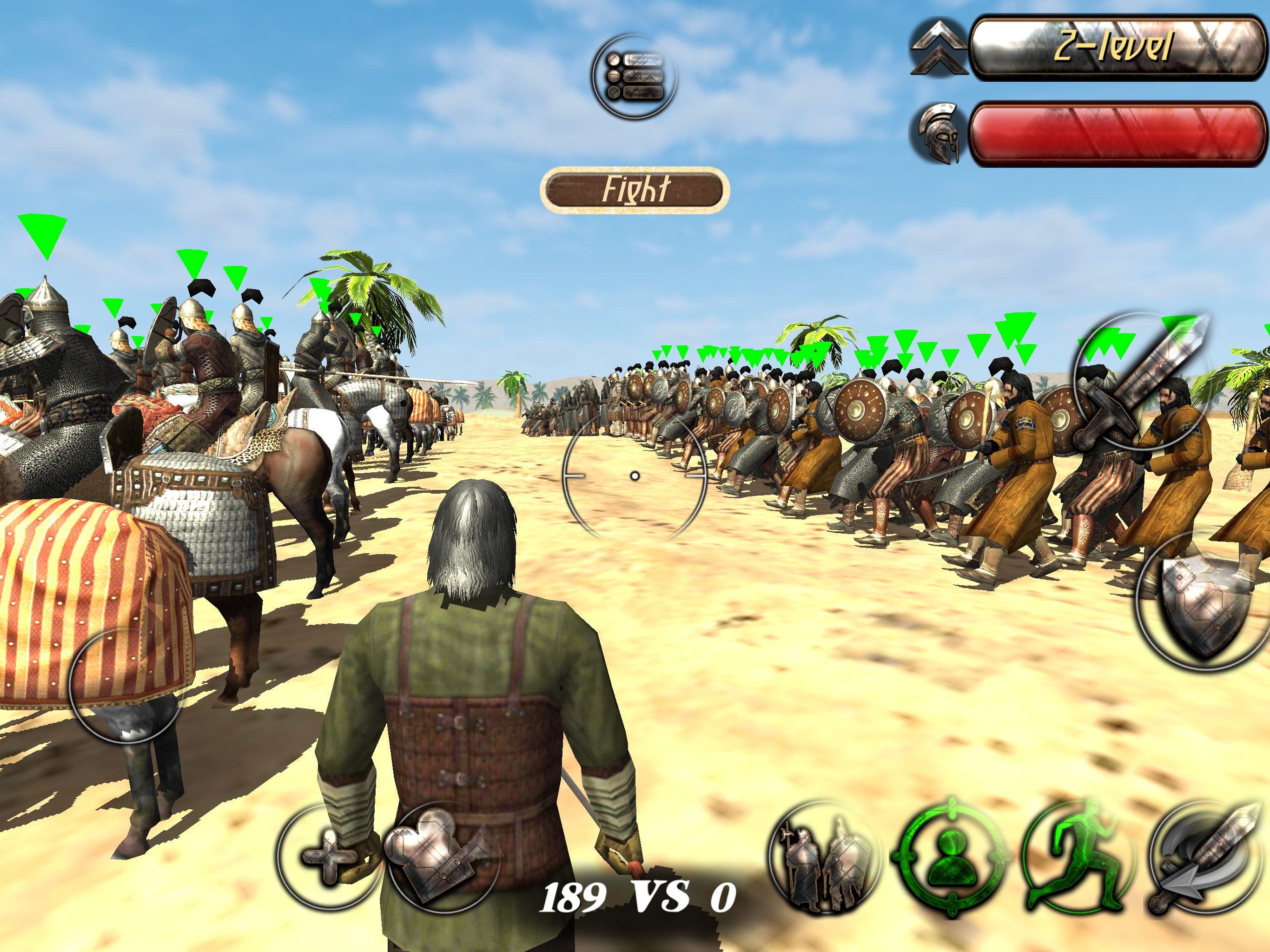Change view using the movie camera icon
This screenshot has width=1270, height=952.
point(441,857)
